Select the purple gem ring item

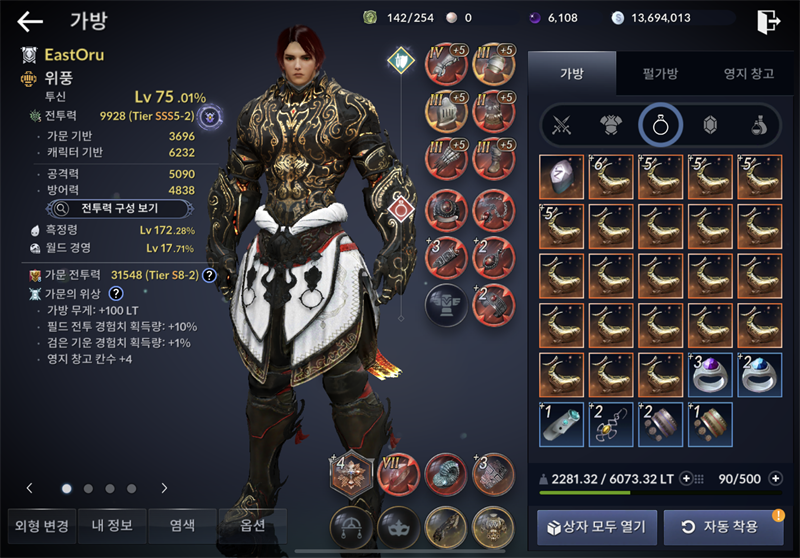tap(711, 374)
